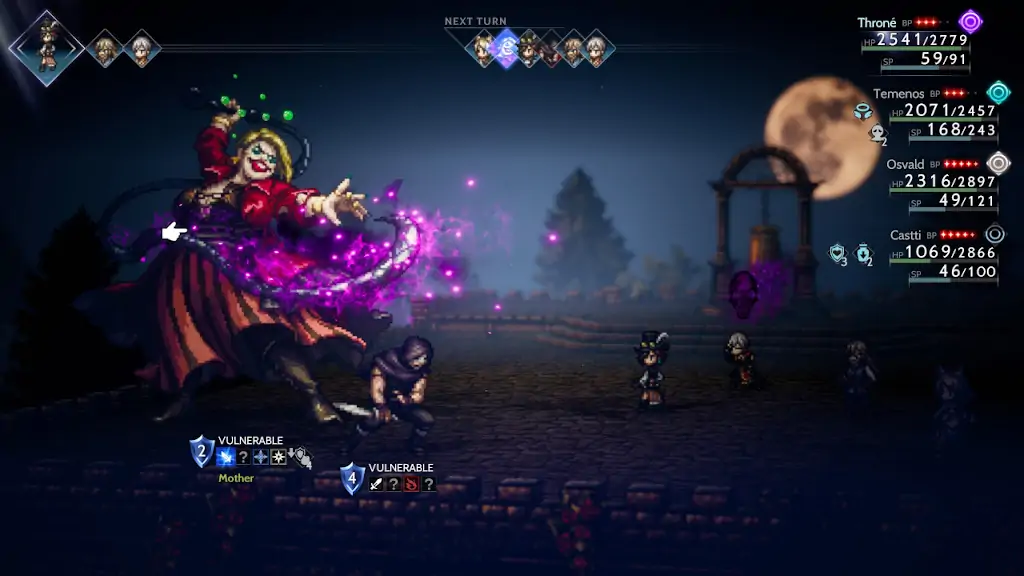Click Throné's purple latent power orb

pyautogui.click(x=970, y=22)
